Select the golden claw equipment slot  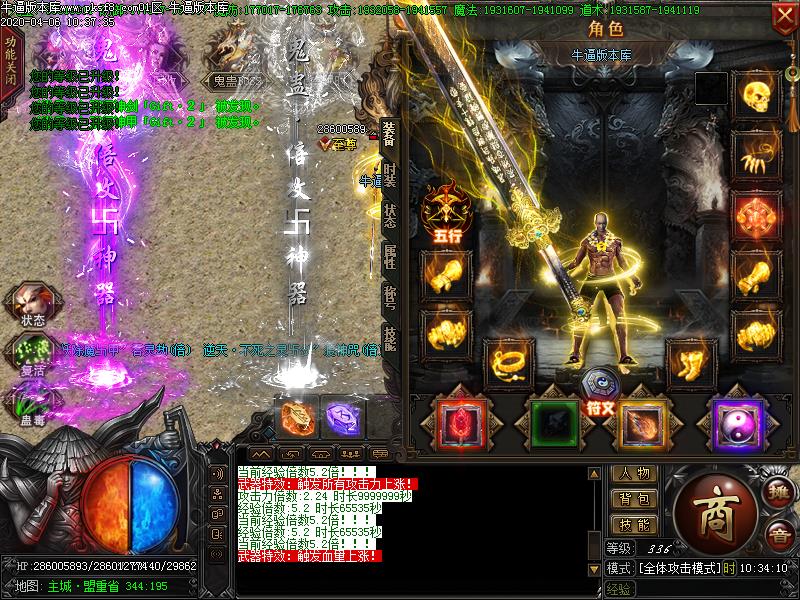coord(757,154)
